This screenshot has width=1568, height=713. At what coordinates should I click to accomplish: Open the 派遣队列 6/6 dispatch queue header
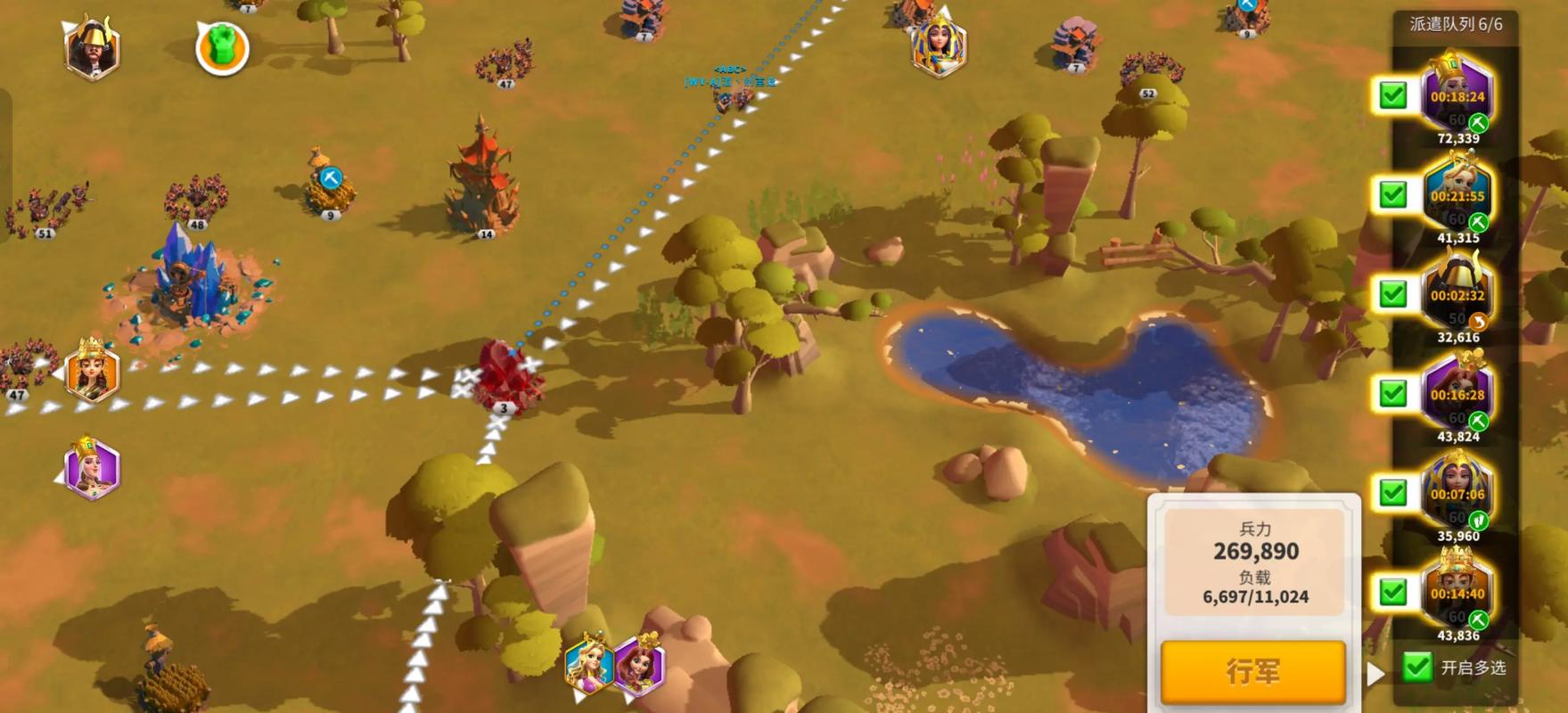[x=1455, y=24]
